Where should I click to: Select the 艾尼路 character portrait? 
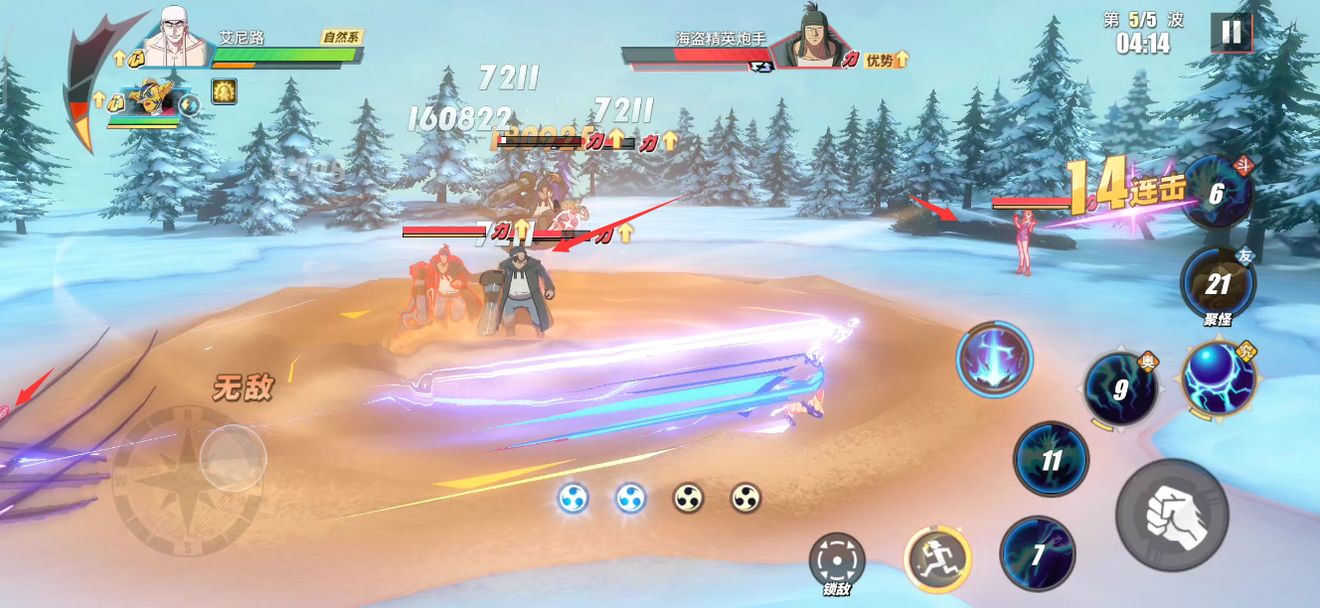pos(177,38)
